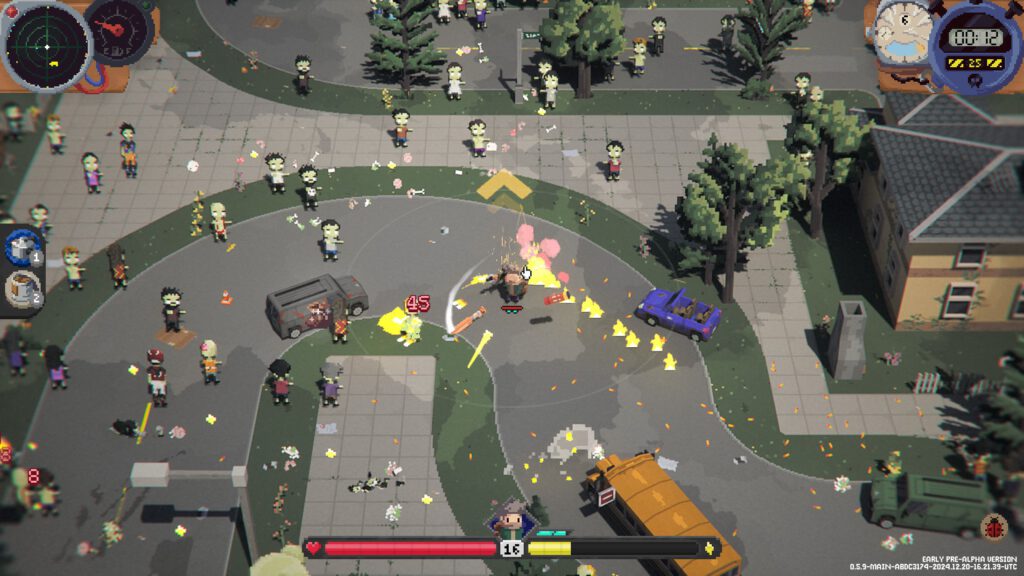Use the coffee mug item in slot 2
Image resolution: width=1024 pixels, height=576 pixels.
(x=20, y=288)
